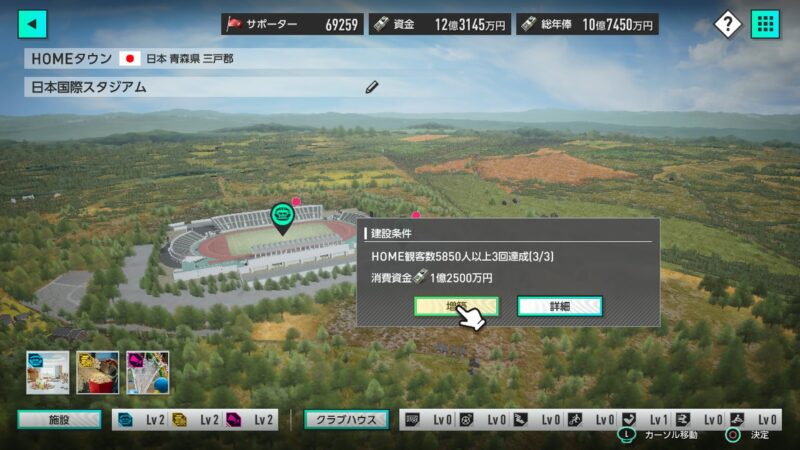Choose the first facility thumbnail with blue icon

click(x=47, y=372)
